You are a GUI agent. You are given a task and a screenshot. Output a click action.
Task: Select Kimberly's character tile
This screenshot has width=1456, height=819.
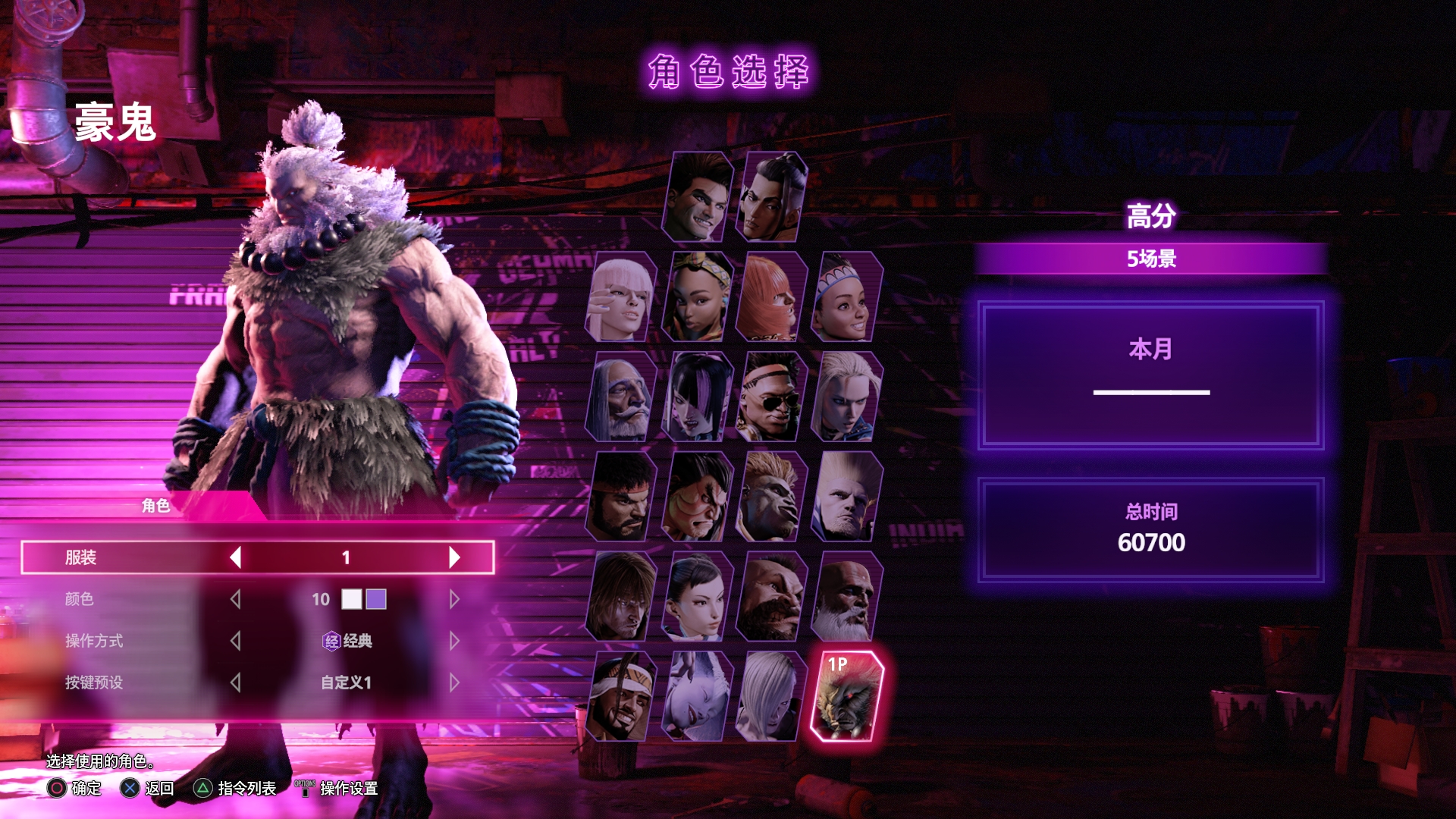[698, 297]
